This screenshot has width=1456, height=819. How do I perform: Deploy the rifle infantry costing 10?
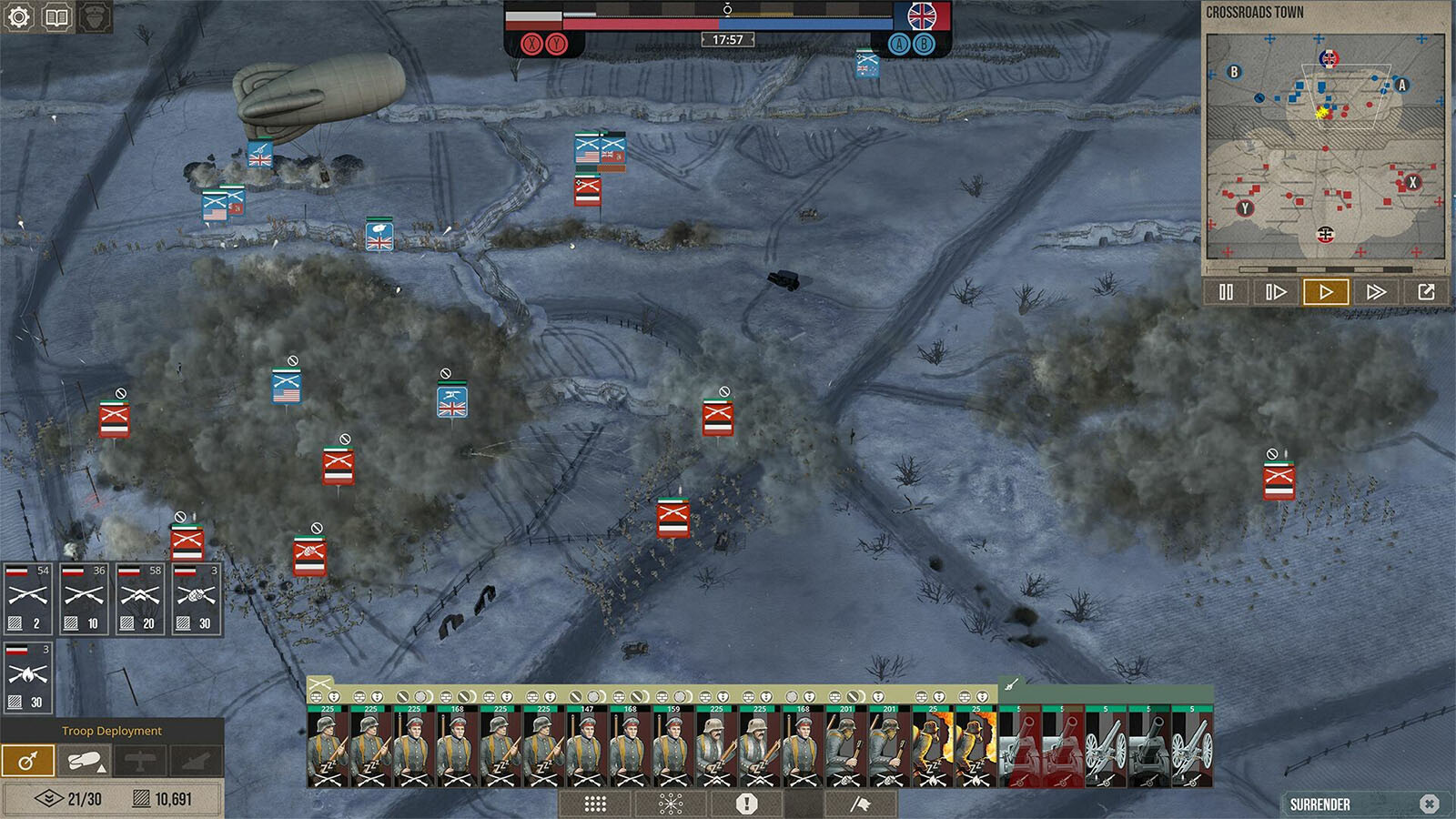point(84,599)
